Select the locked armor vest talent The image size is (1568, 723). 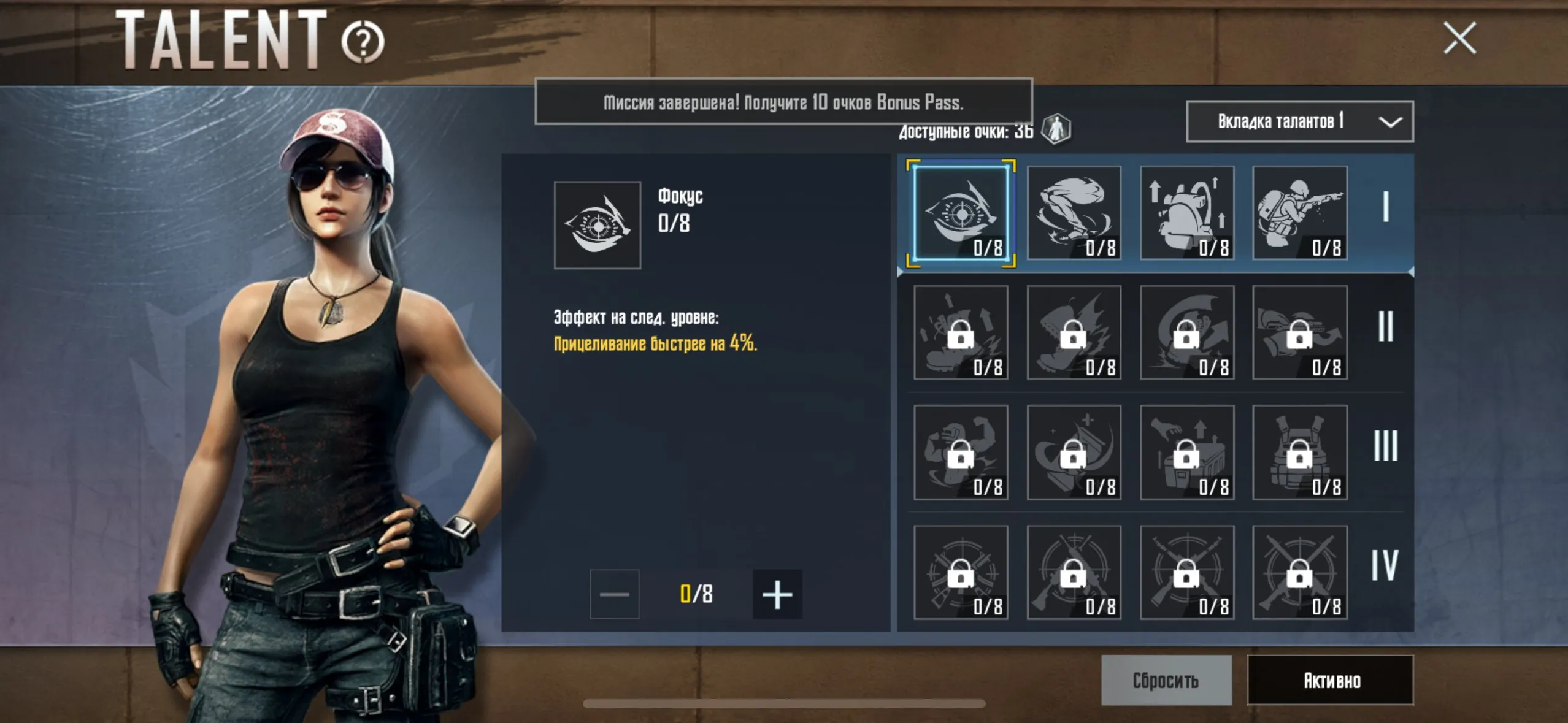click(x=1299, y=453)
